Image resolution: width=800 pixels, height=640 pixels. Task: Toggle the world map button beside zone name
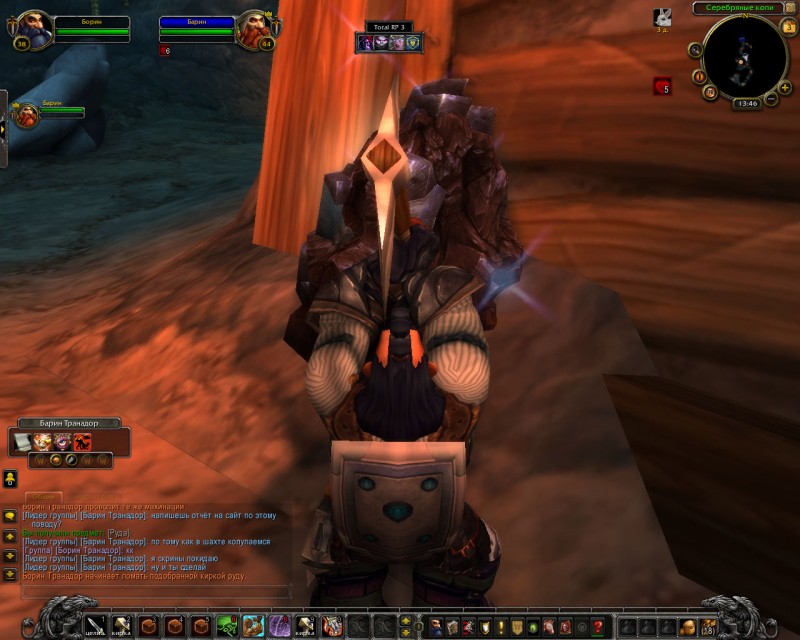pyautogui.click(x=789, y=8)
